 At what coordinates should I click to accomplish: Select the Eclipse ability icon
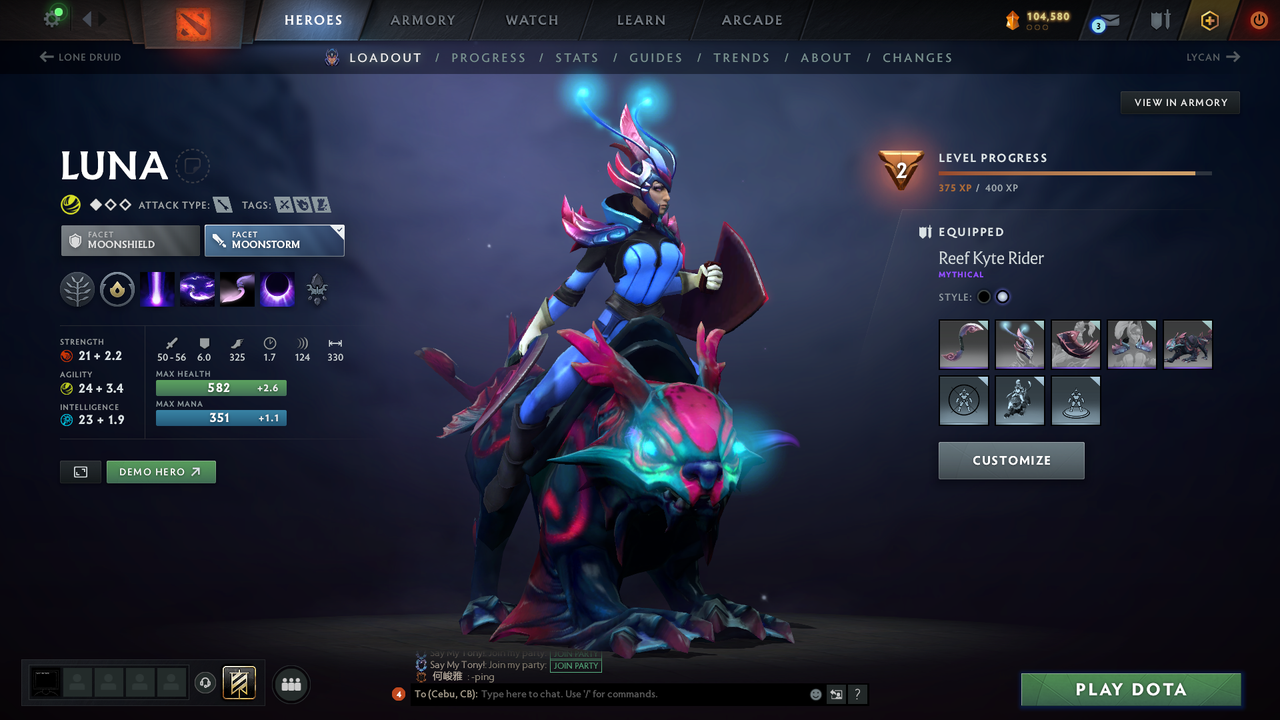pyautogui.click(x=276, y=289)
